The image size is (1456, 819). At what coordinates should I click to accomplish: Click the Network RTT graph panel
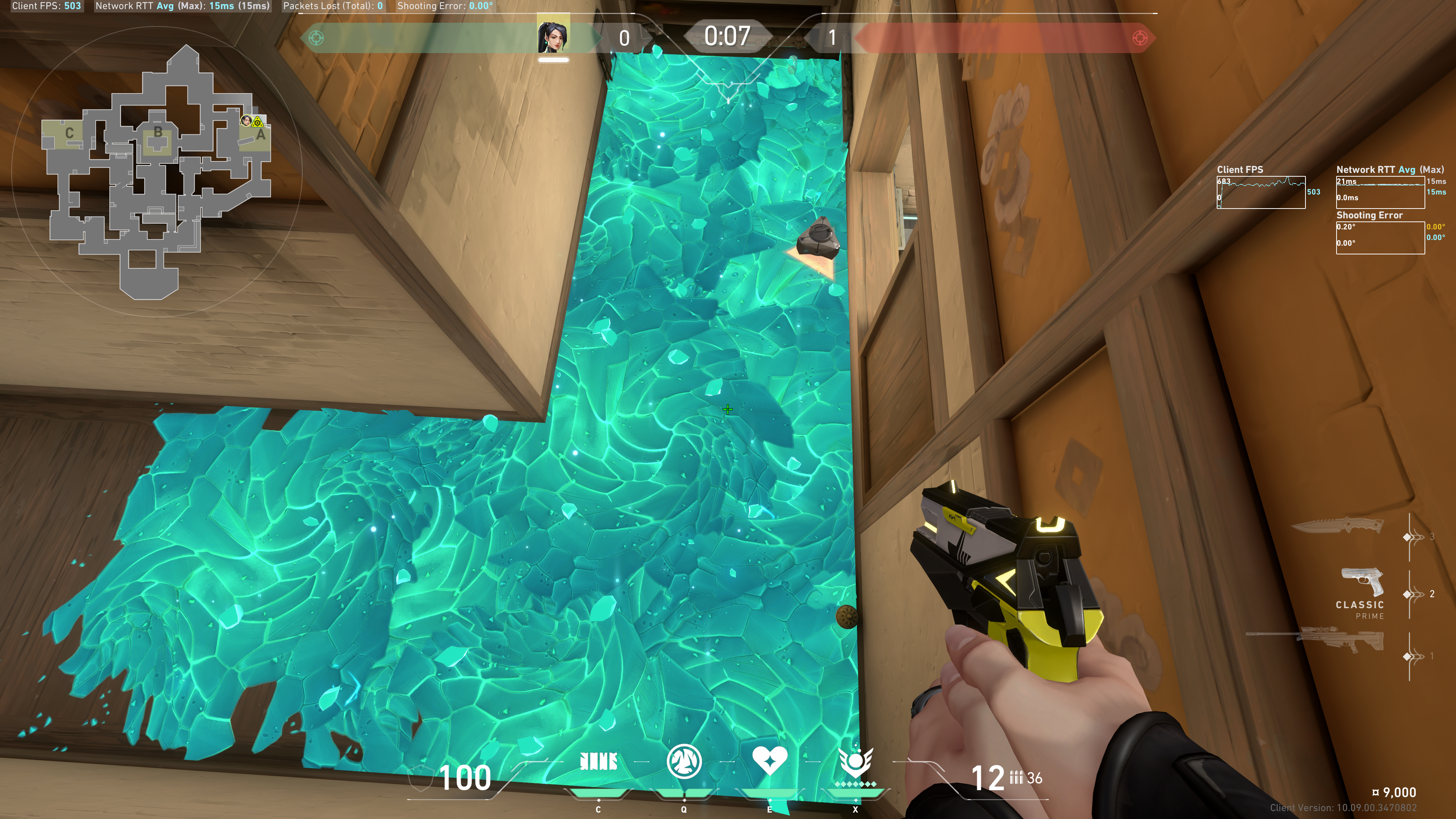(1380, 193)
